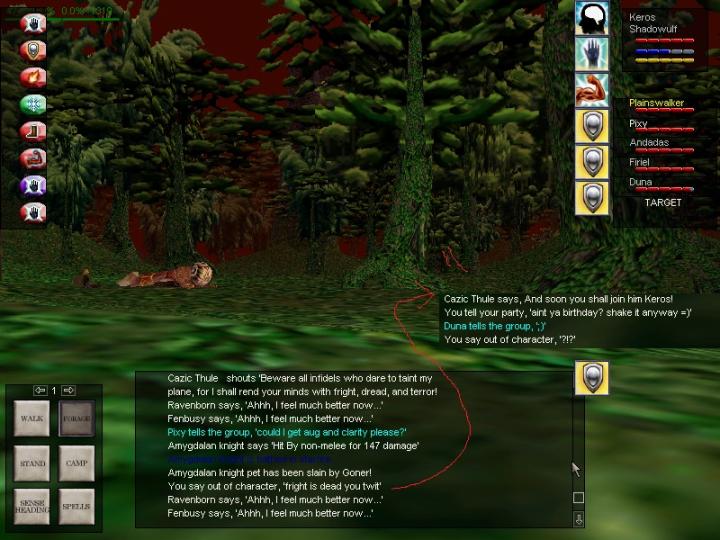Go to previous hotbutton page arrow
This screenshot has height=540, width=720.
40,390
